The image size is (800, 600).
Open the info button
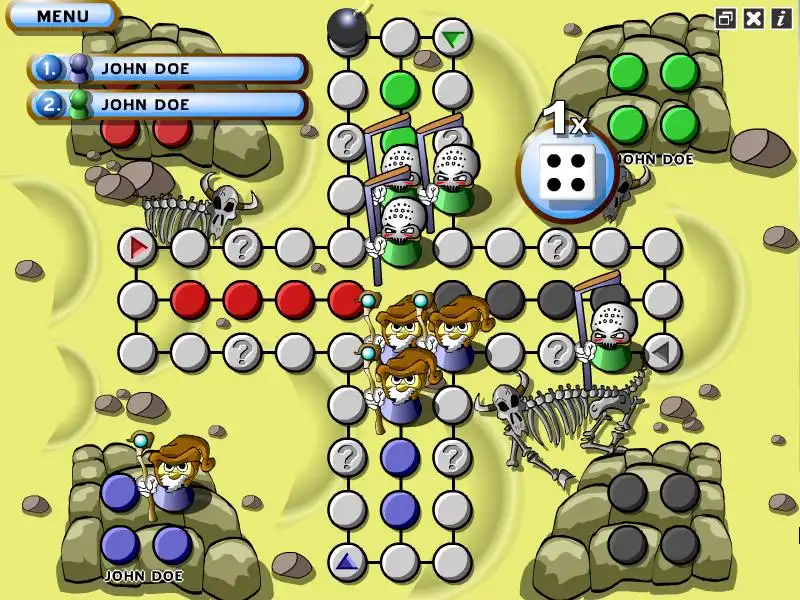coord(780,17)
